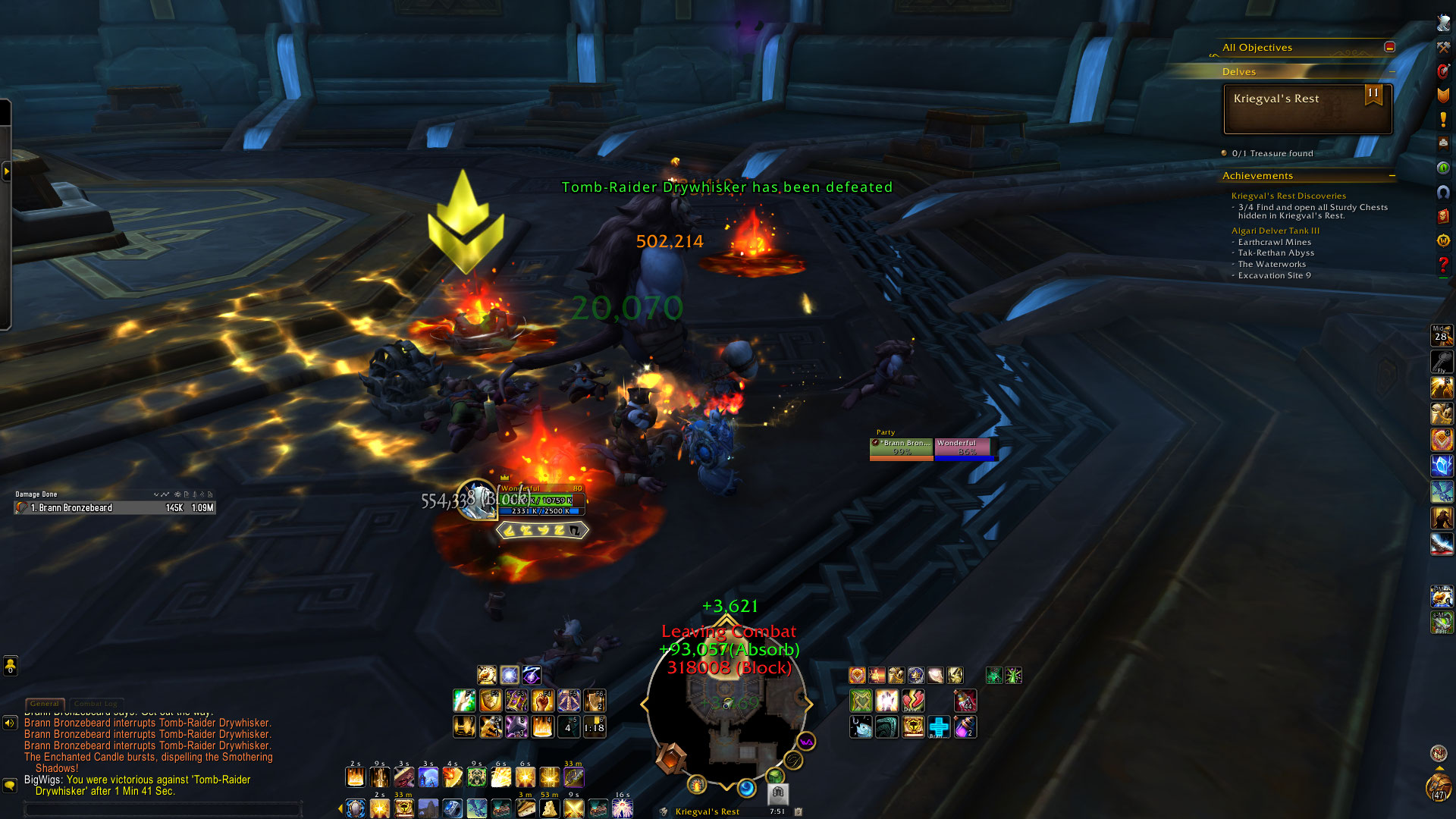Click the crossed hammers professions button
Image resolution: width=1456 pixels, height=819 pixels.
pyautogui.click(x=1443, y=47)
